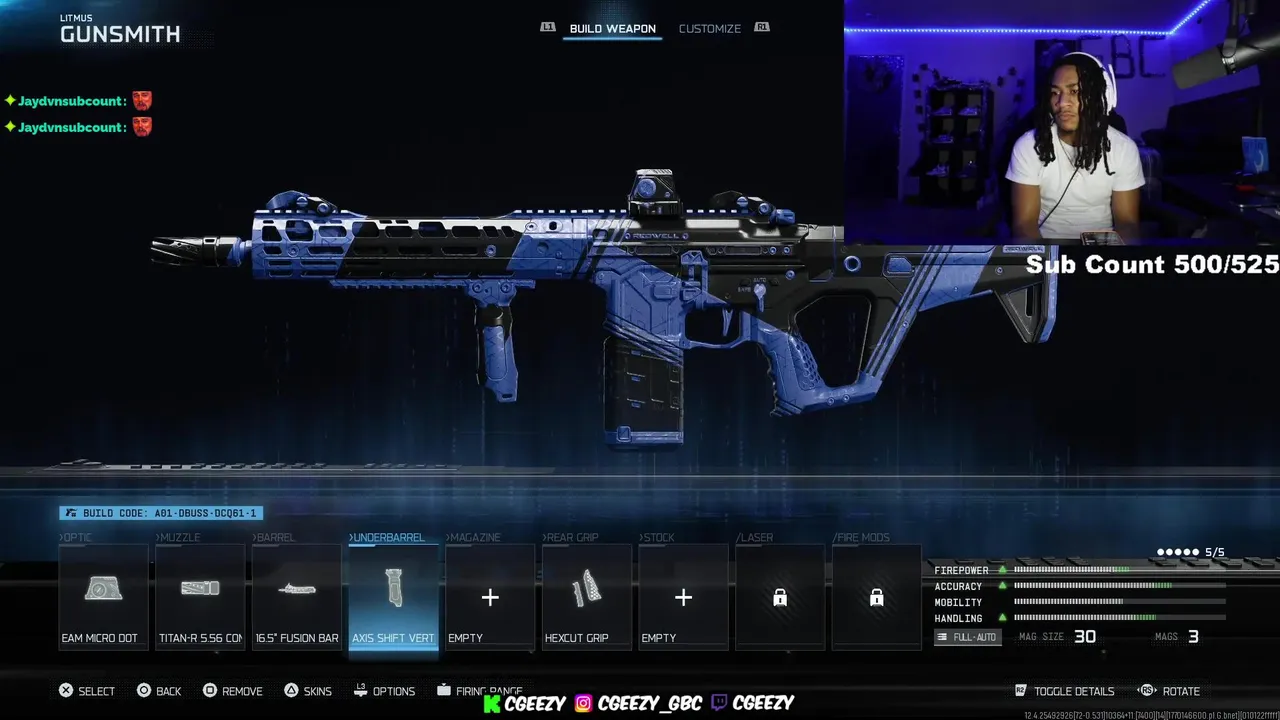This screenshot has height=720, width=1280.
Task: Choose the Titan-R 5.56 muzzle slot
Action: coord(200,597)
